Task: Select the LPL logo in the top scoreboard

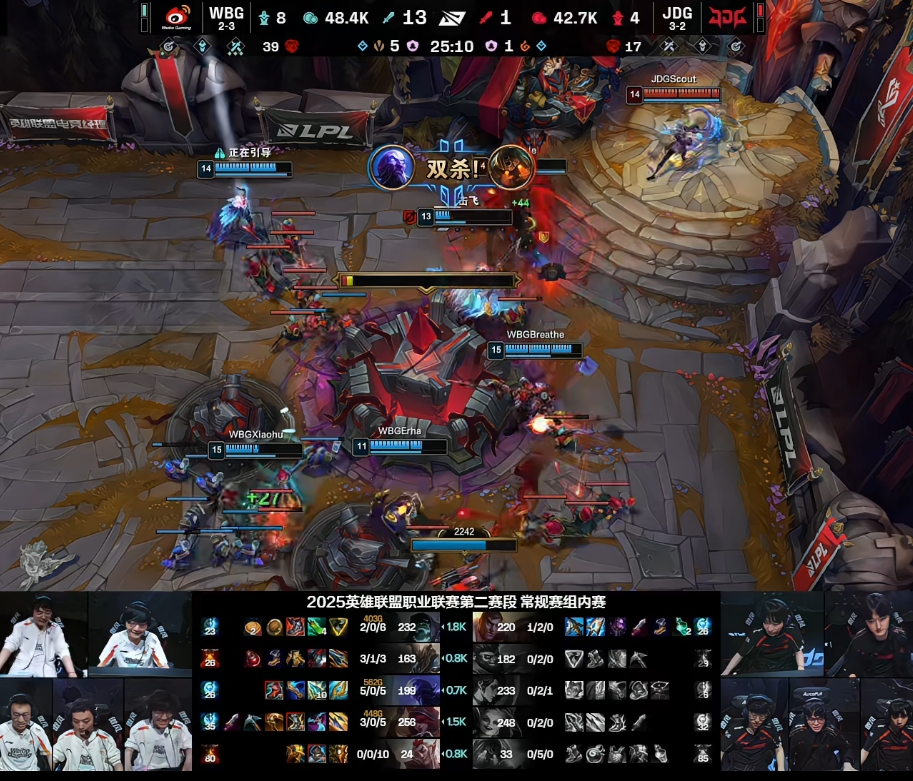Action: 457,17
